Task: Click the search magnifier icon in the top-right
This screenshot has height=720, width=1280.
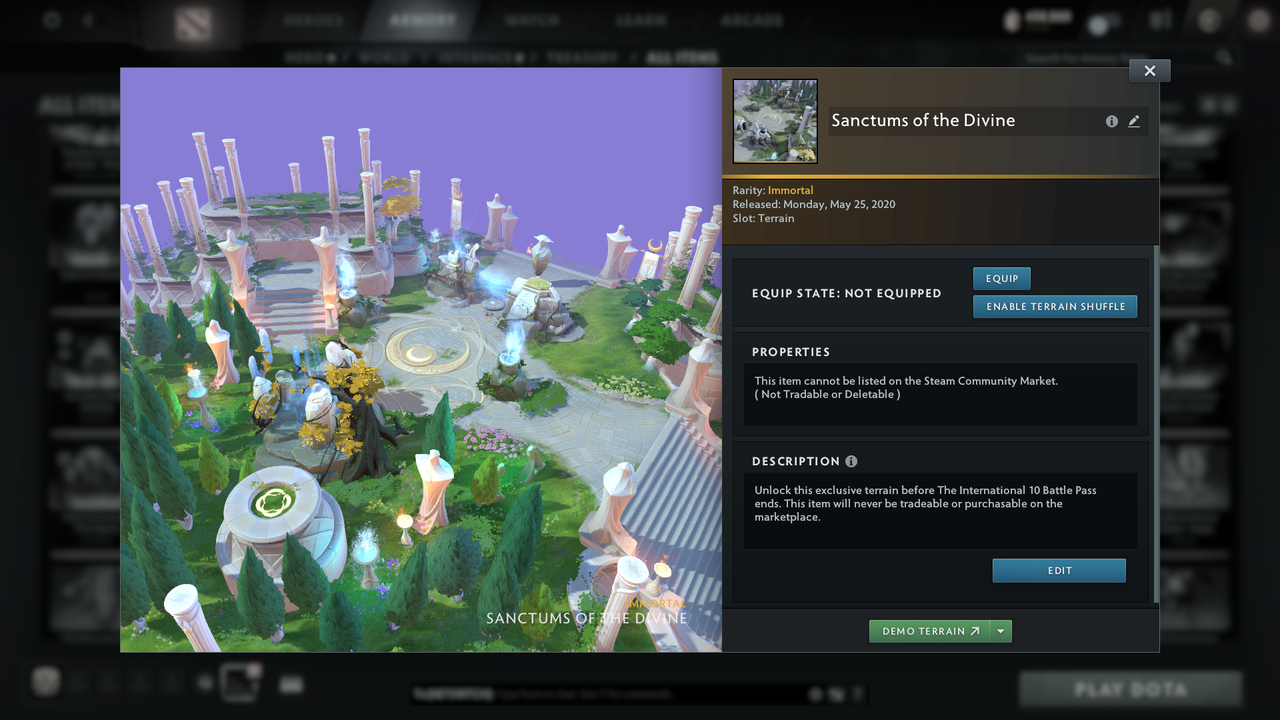Action: 1225,57
